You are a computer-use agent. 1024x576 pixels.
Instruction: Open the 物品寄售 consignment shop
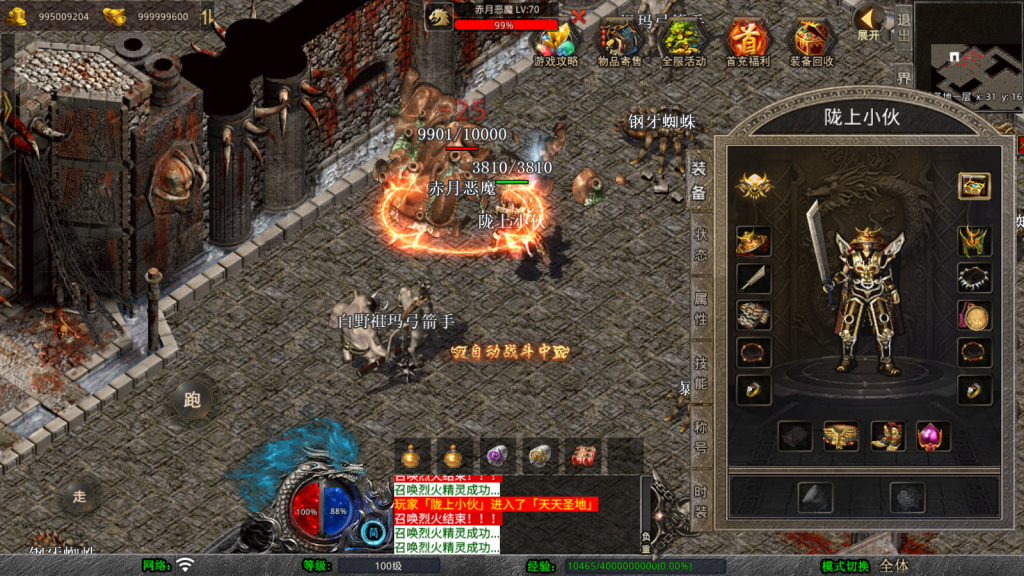tap(620, 42)
